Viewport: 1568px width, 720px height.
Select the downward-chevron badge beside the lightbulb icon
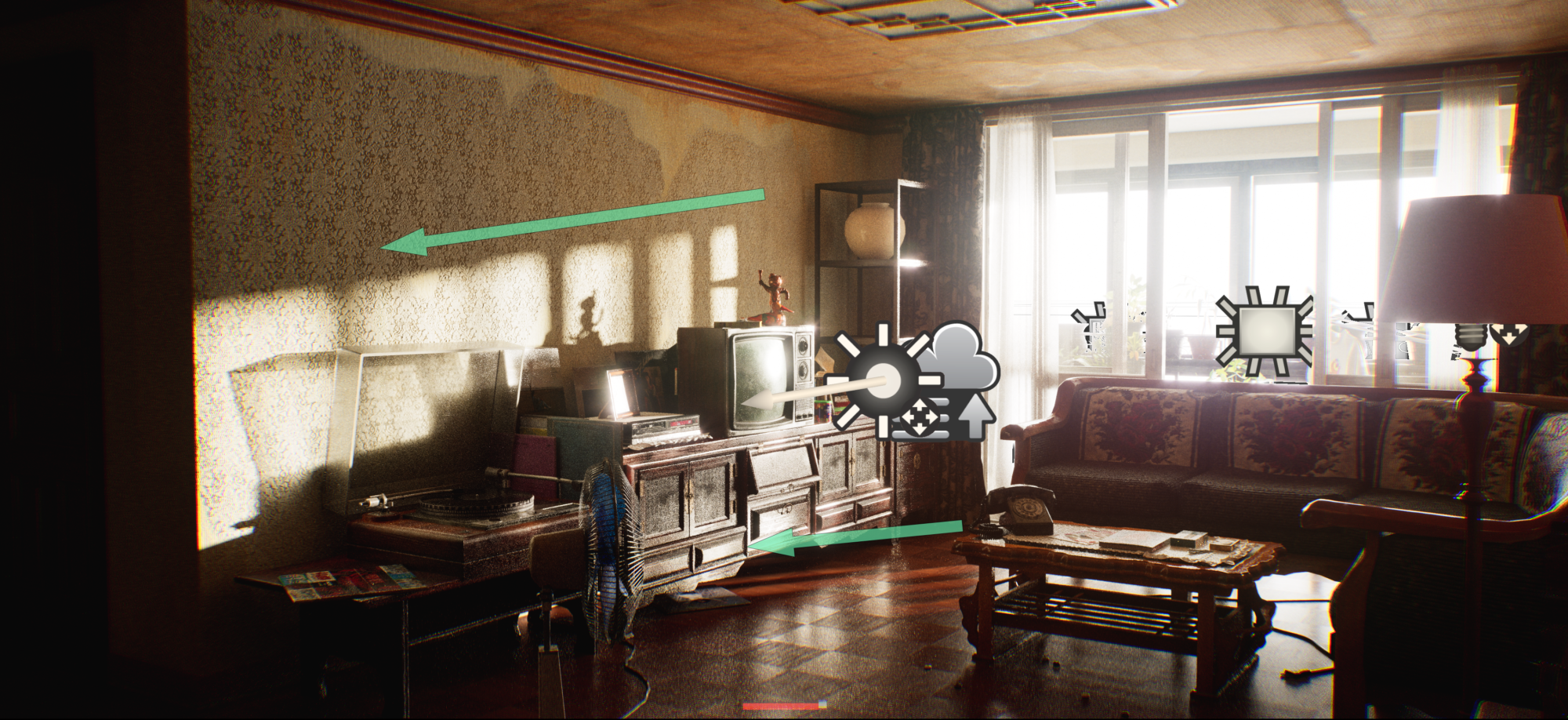point(1509,333)
